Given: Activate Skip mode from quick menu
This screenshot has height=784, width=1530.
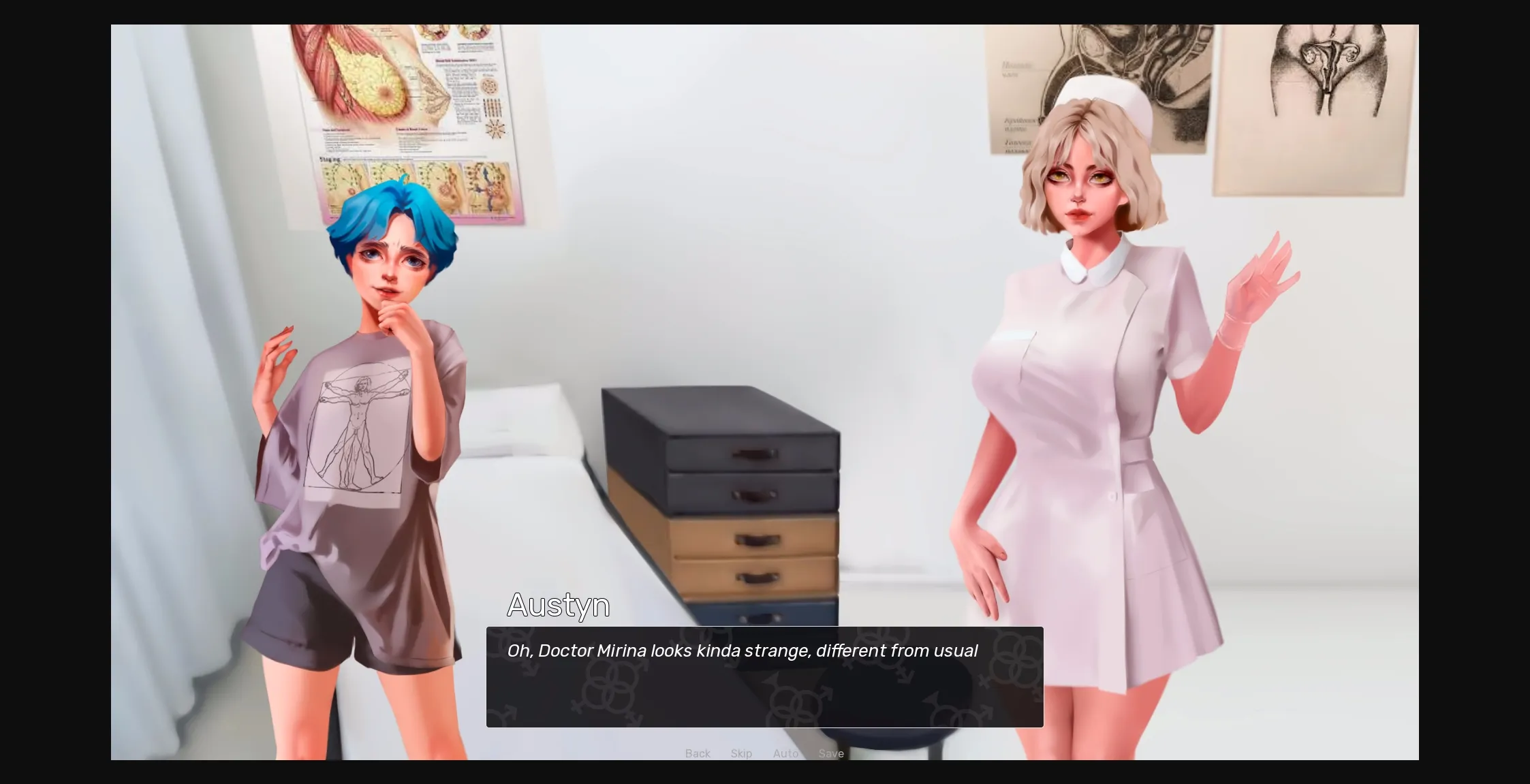Looking at the screenshot, I should point(741,753).
